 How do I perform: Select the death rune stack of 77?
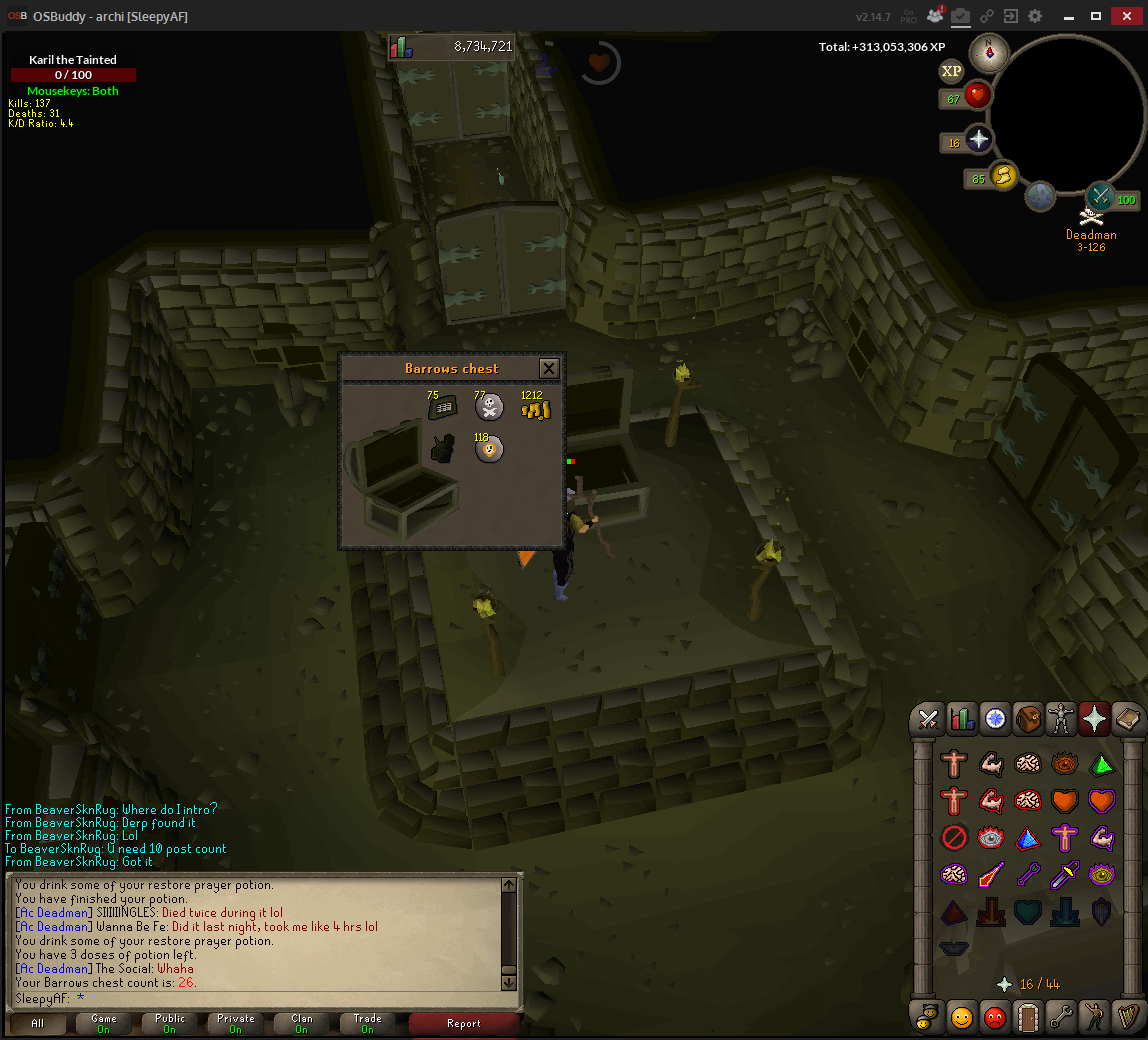point(489,408)
